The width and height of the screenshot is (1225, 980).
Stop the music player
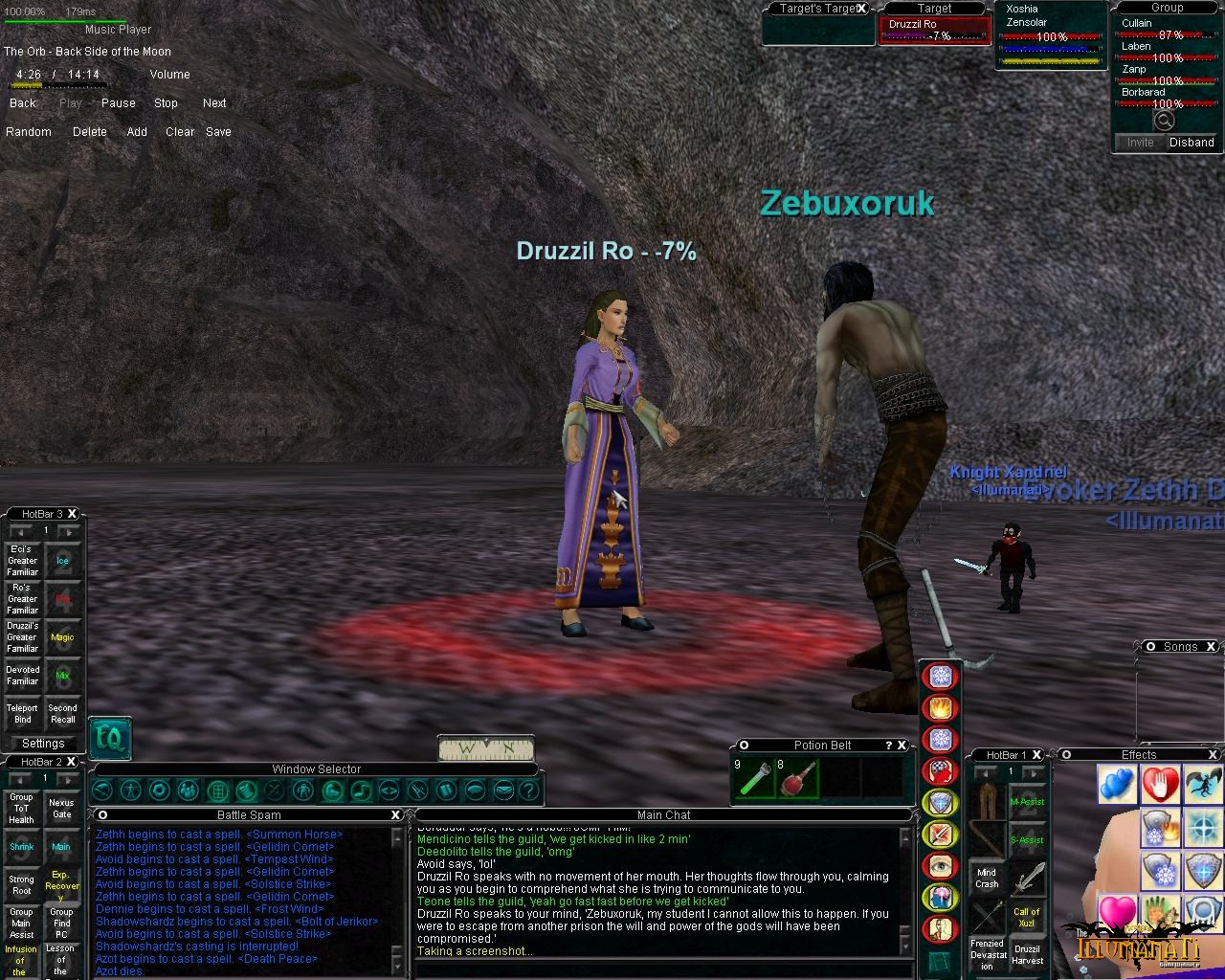pyautogui.click(x=166, y=103)
